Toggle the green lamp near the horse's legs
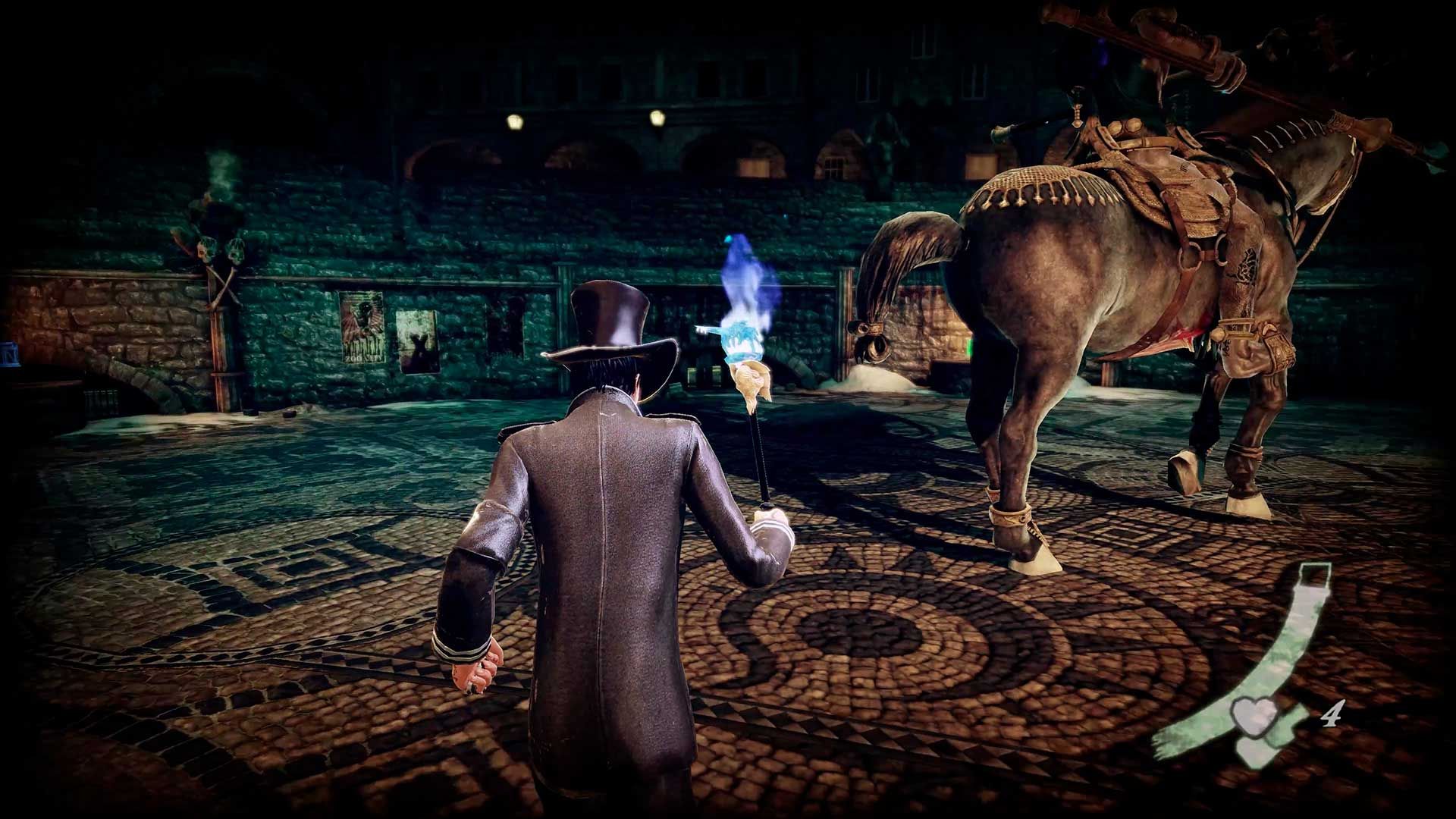This screenshot has width=1456, height=819. click(970, 347)
